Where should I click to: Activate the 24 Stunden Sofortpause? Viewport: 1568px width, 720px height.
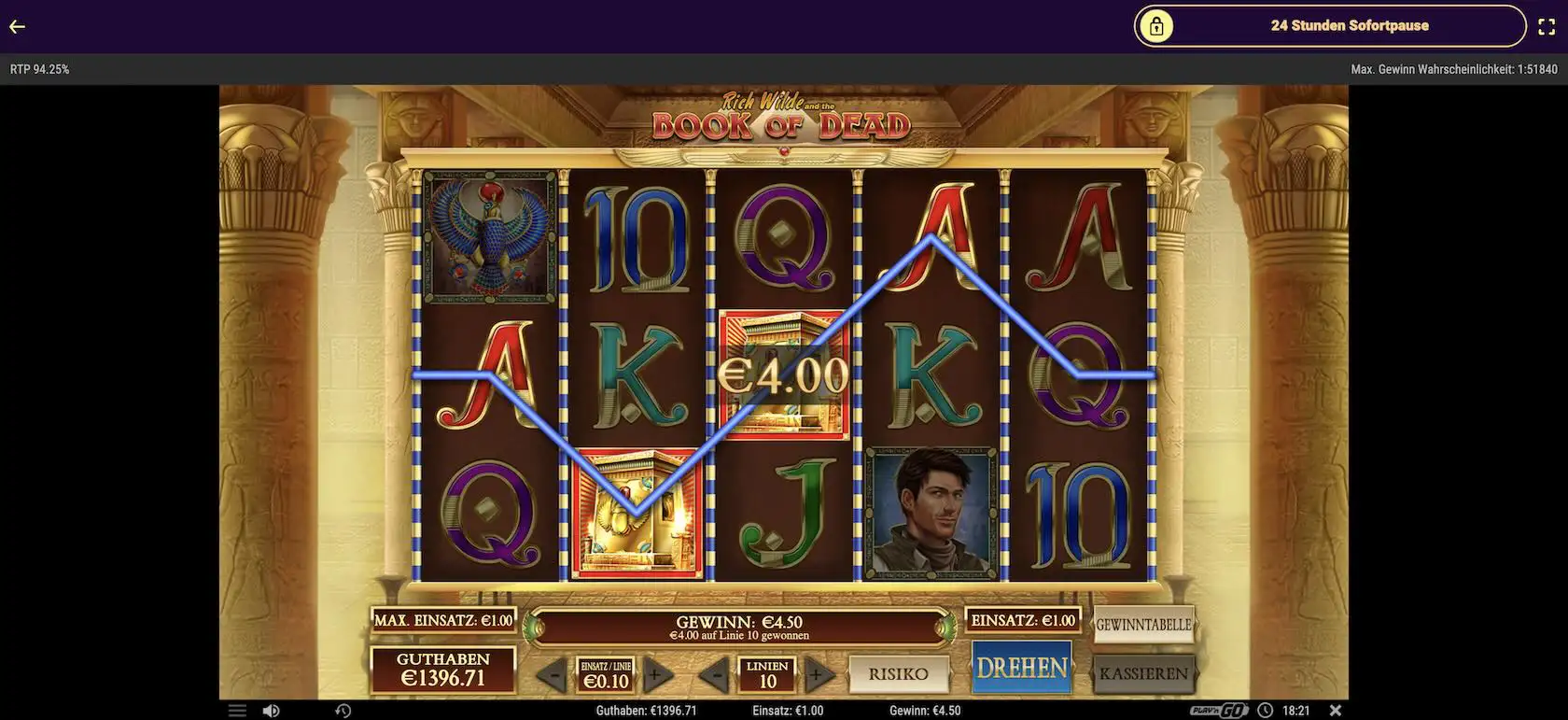point(1348,25)
